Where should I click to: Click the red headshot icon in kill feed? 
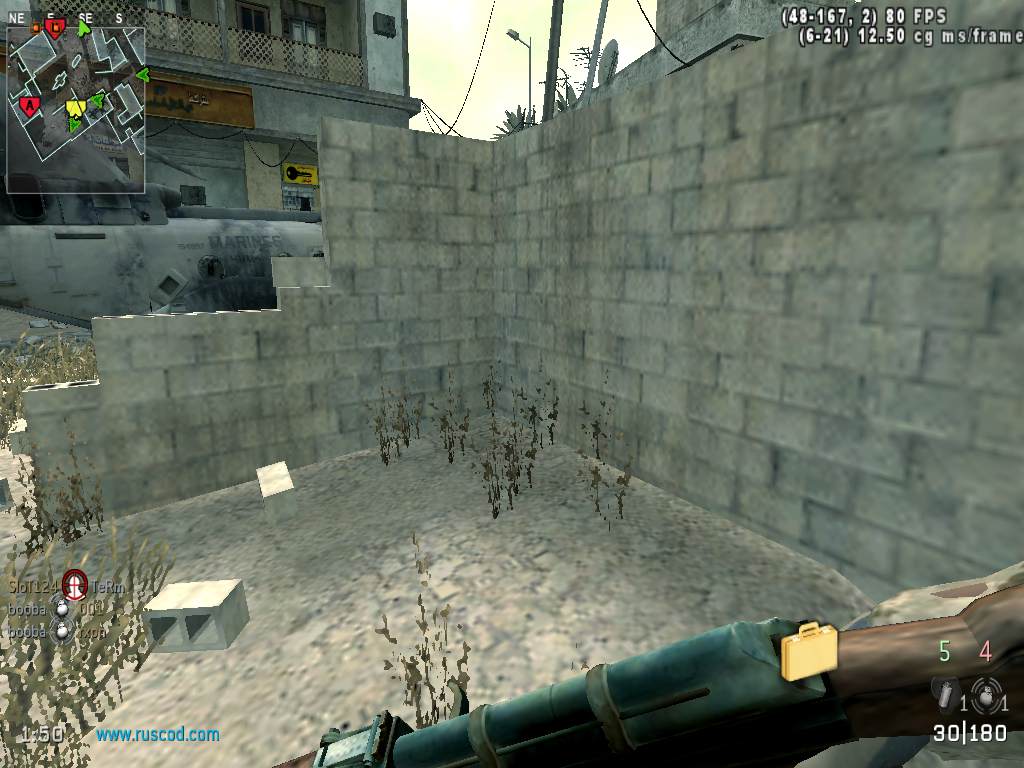coord(75,583)
